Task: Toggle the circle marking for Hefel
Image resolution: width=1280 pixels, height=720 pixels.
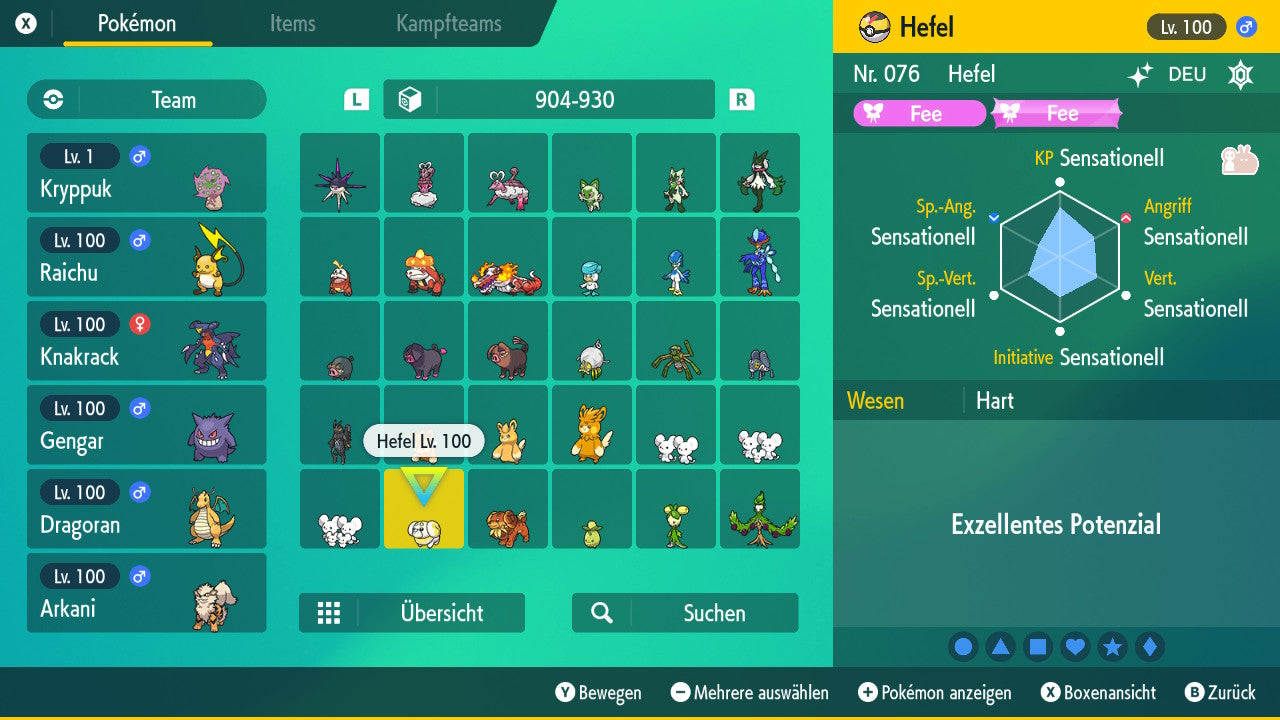Action: (x=963, y=646)
